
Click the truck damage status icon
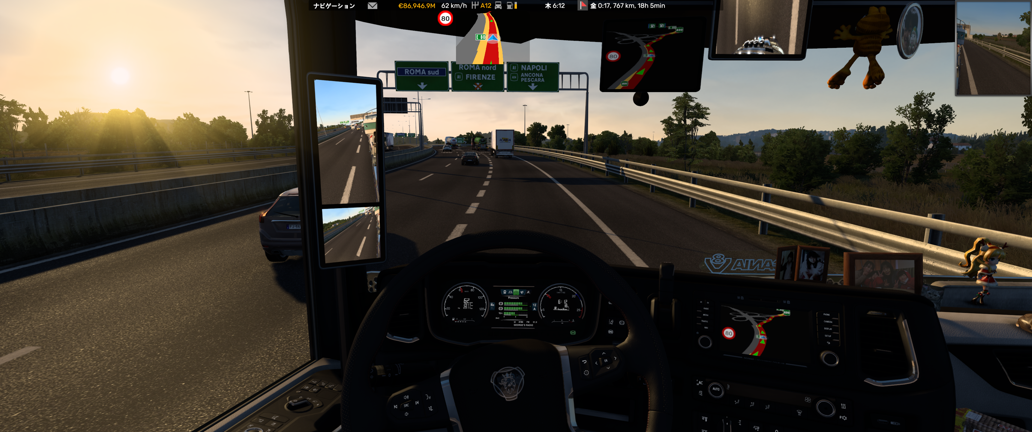point(498,6)
